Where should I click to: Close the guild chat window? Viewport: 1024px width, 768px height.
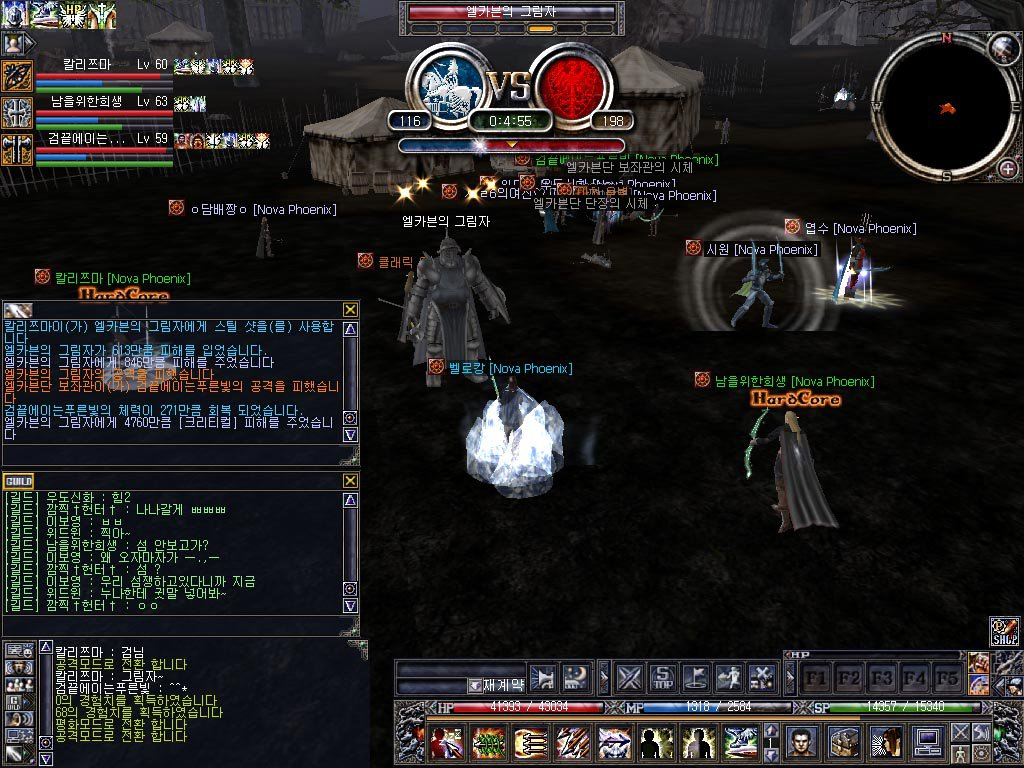click(350, 480)
